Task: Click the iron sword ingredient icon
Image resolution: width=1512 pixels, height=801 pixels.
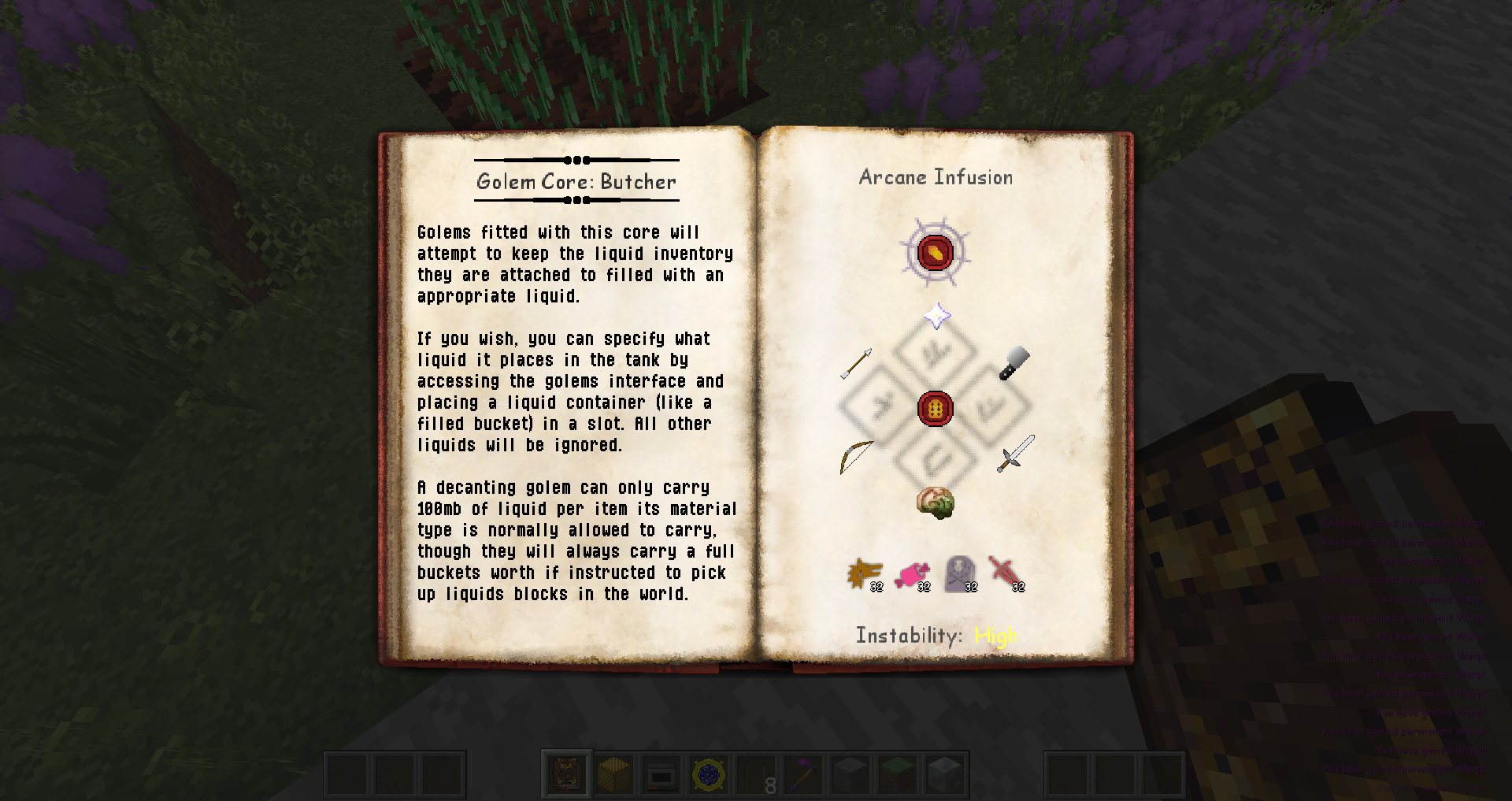Action: [x=1015, y=454]
